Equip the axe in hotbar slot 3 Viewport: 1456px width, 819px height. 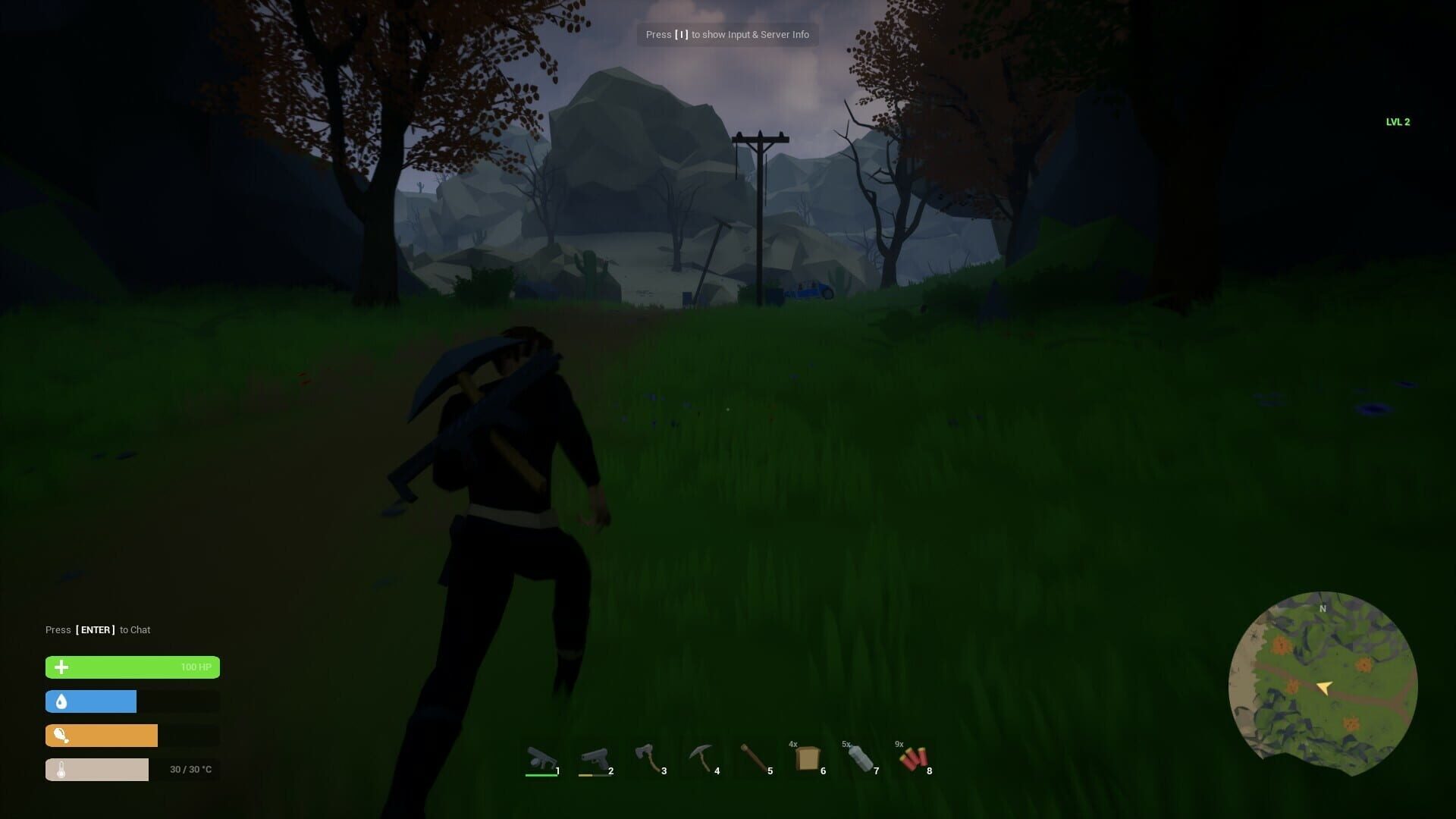648,758
